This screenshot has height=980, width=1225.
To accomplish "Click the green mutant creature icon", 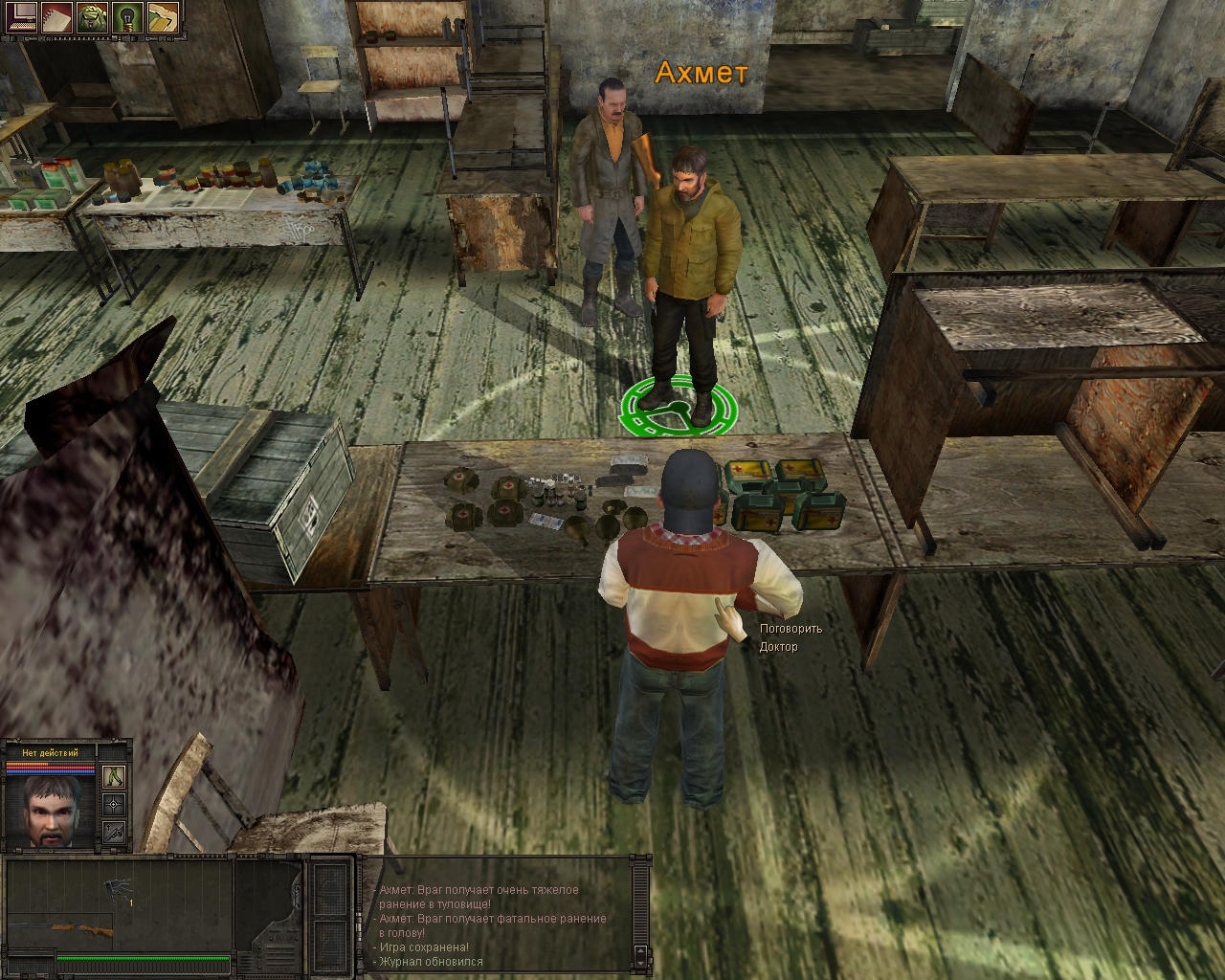I will 92,16.
